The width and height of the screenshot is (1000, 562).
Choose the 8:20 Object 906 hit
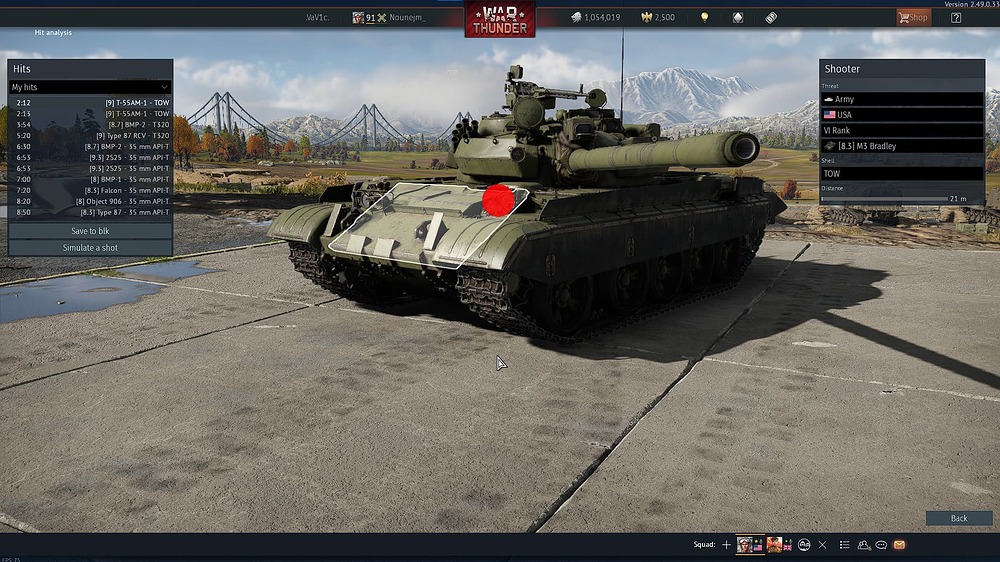[x=92, y=201]
